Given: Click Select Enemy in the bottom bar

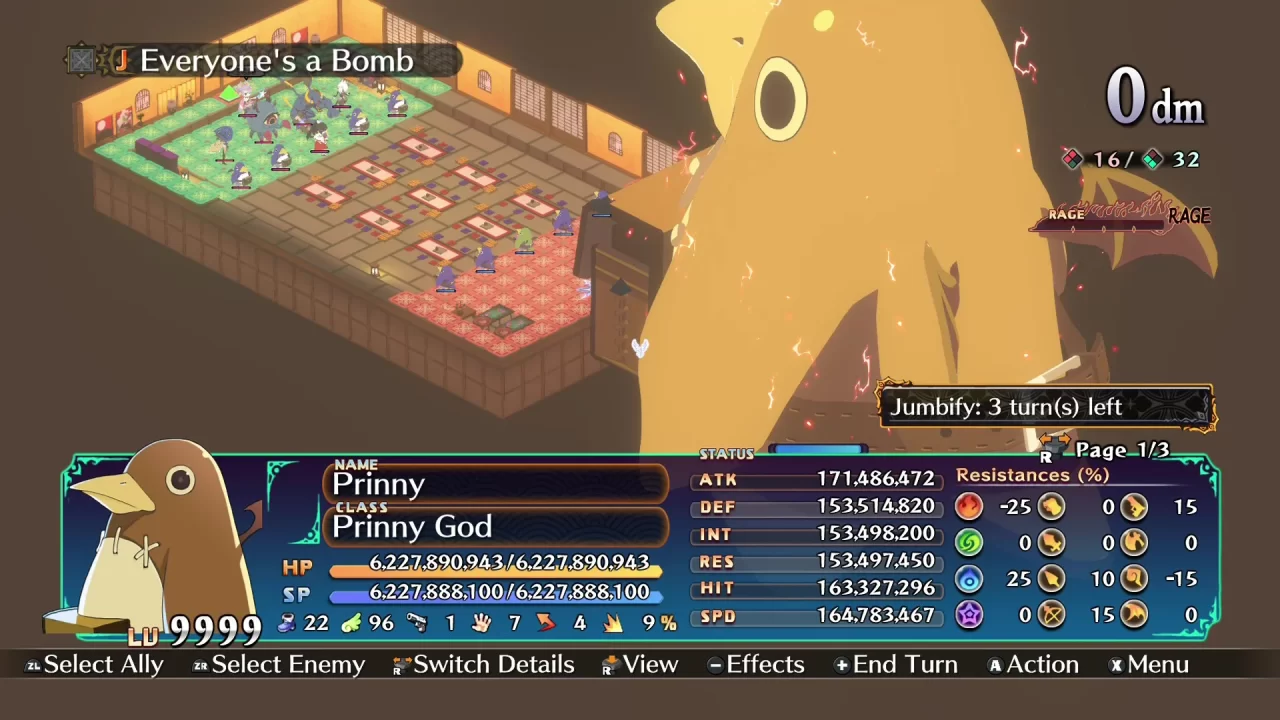Looking at the screenshot, I should (x=287, y=664).
